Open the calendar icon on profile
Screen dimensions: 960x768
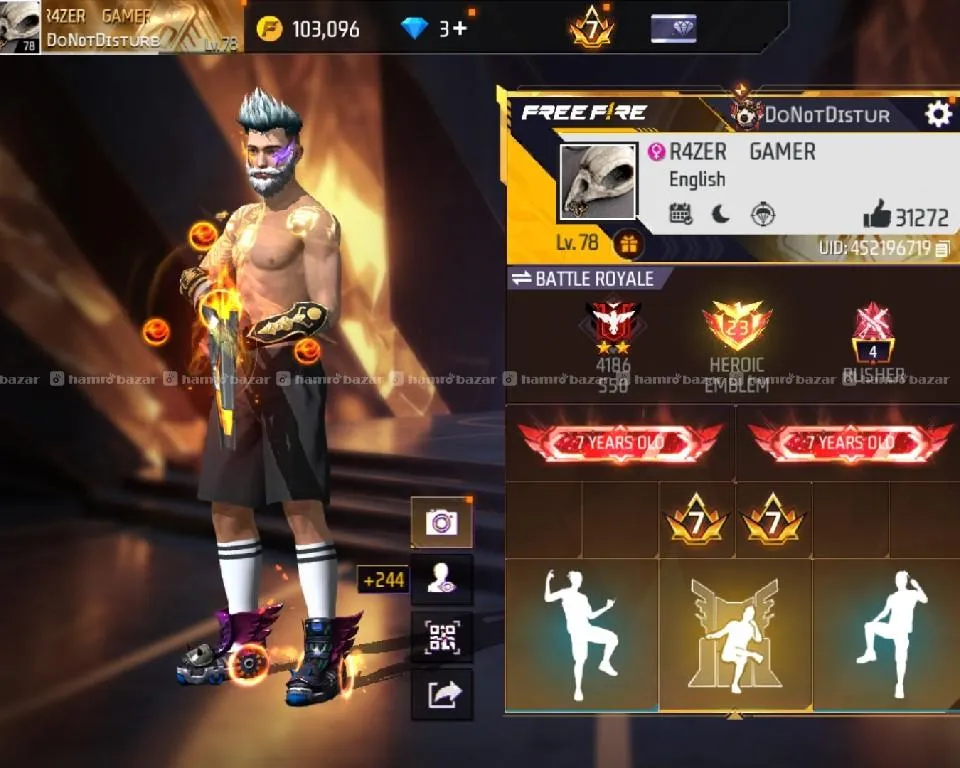click(680, 213)
